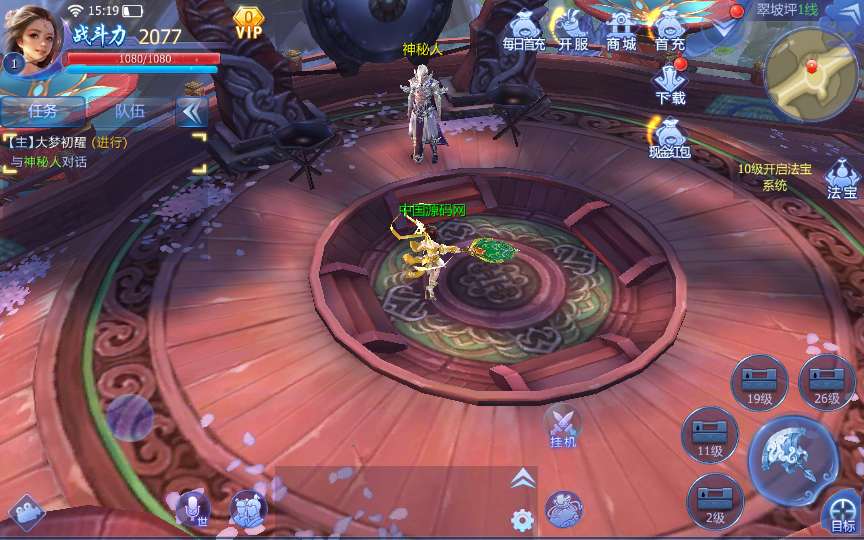Open the circular minimap

pos(810,73)
